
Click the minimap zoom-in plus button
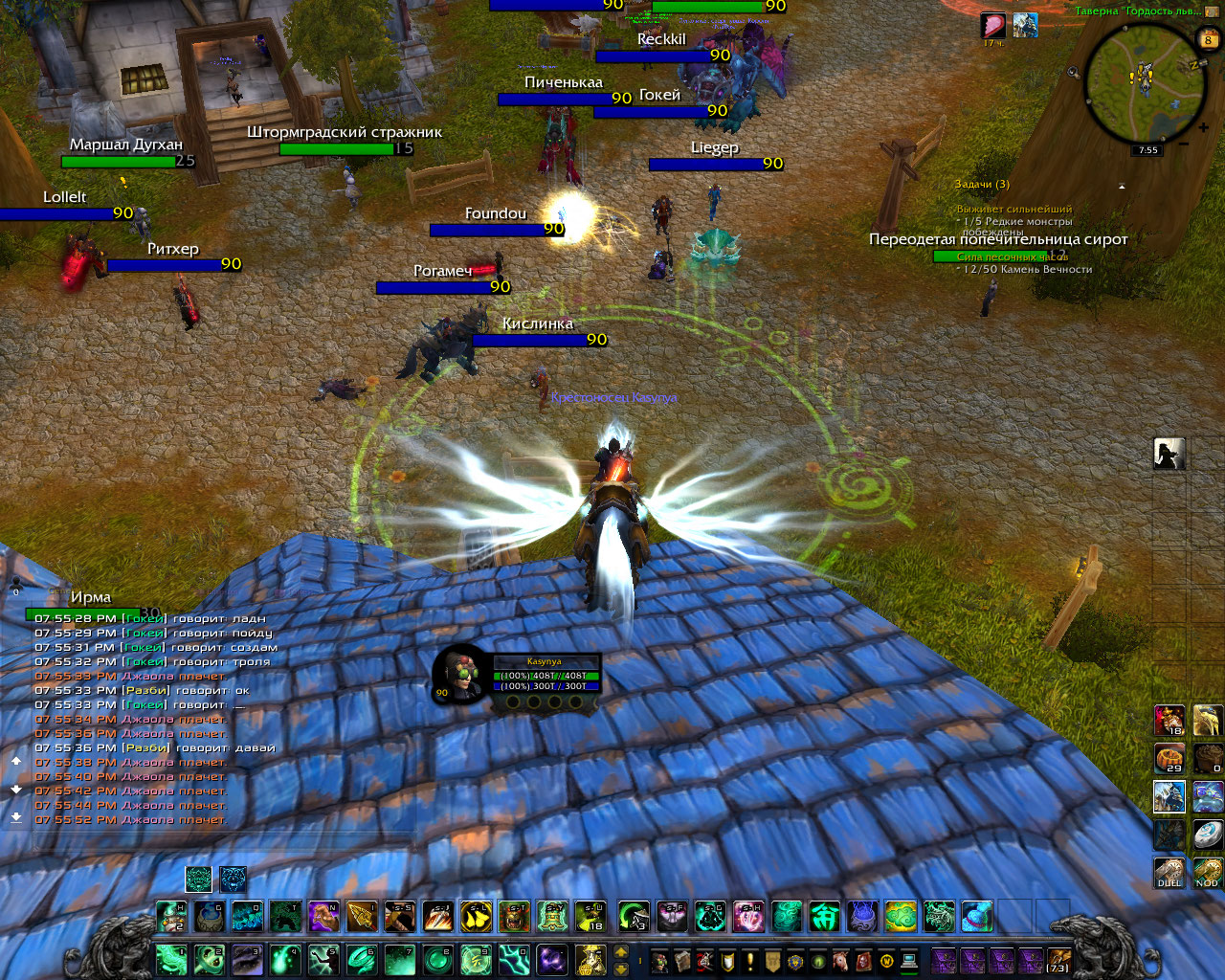(x=1203, y=126)
